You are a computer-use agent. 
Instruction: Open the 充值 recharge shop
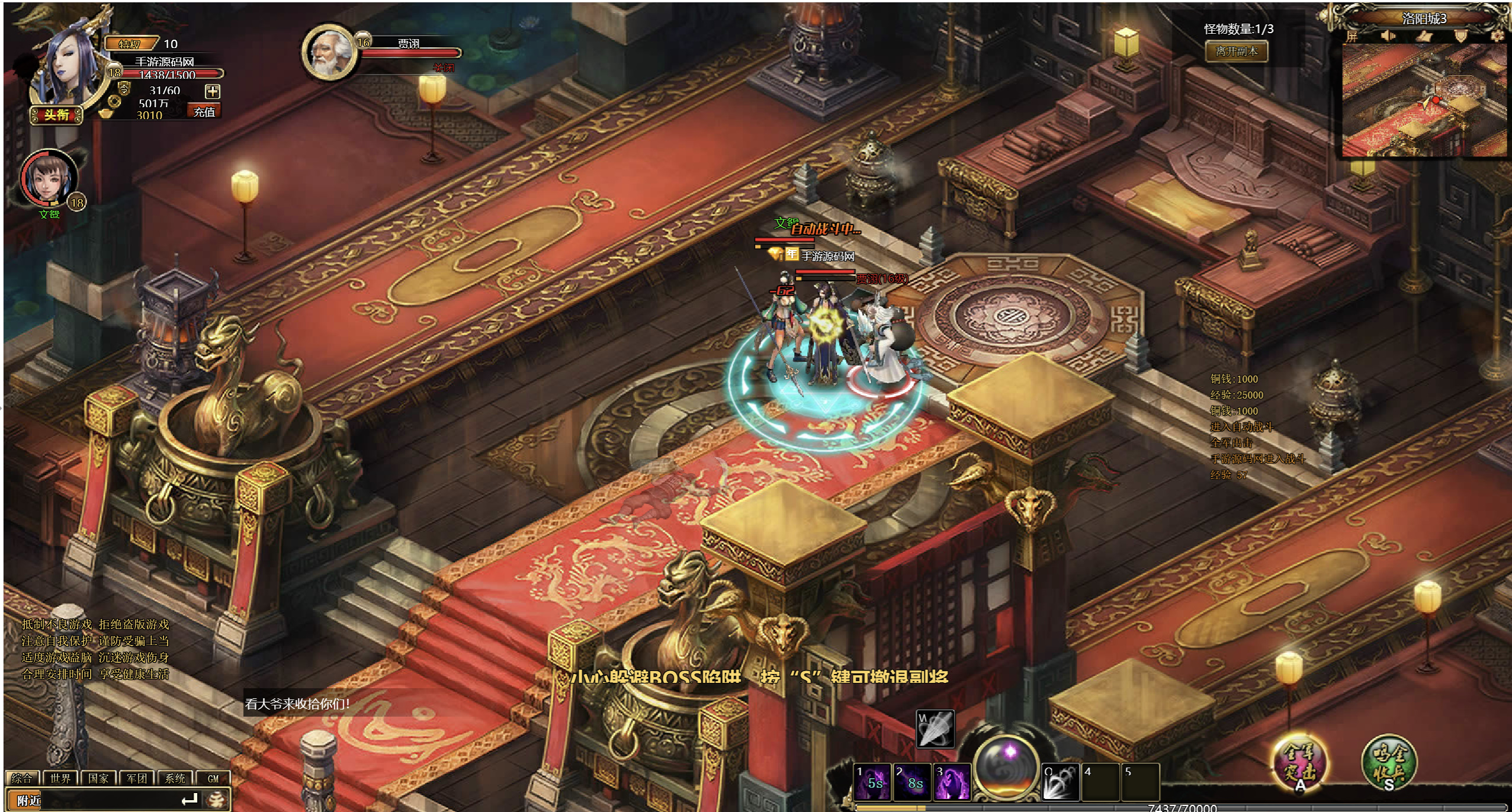204,111
